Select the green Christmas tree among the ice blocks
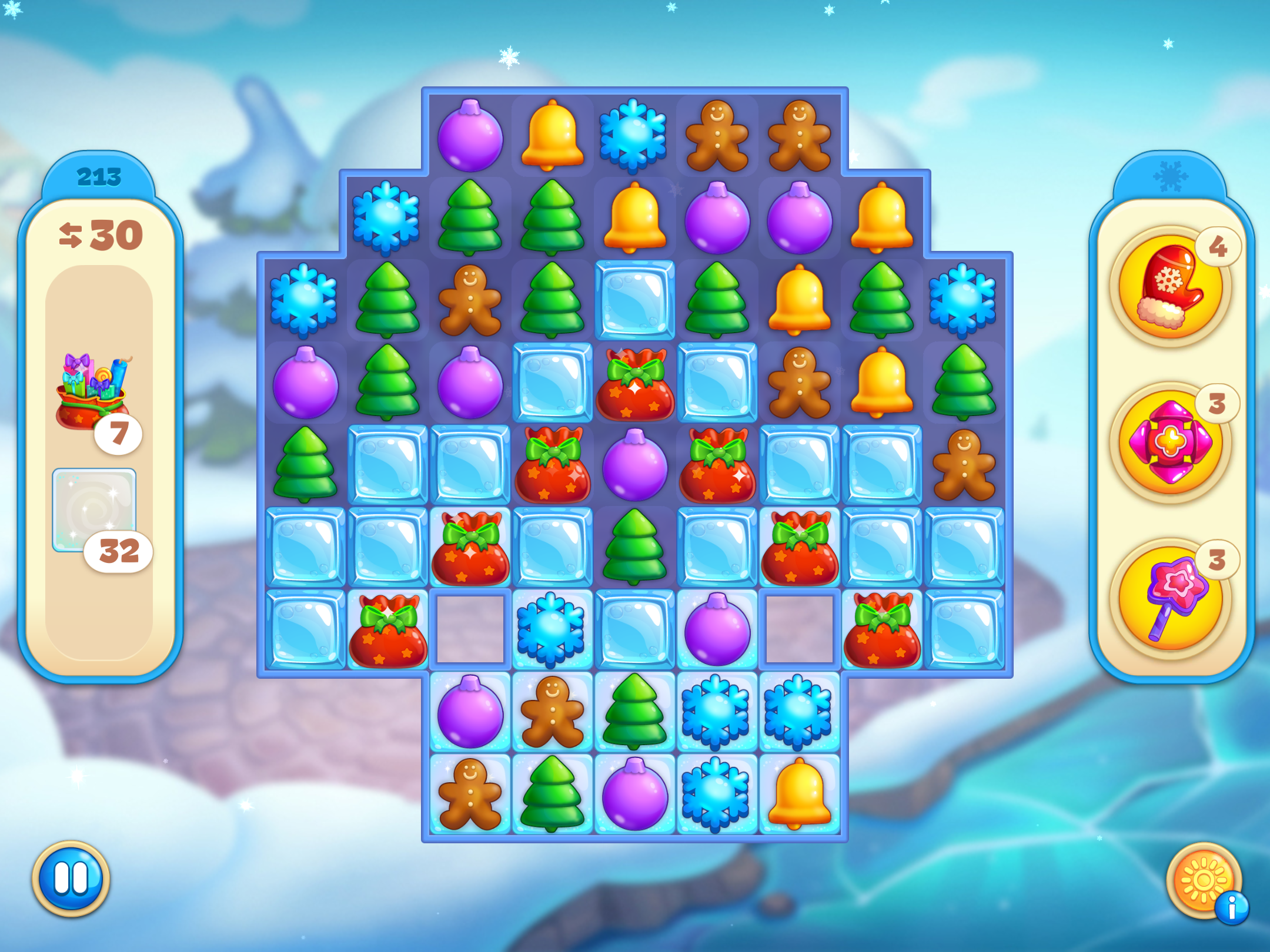The height and width of the screenshot is (952, 1270). (x=635, y=547)
